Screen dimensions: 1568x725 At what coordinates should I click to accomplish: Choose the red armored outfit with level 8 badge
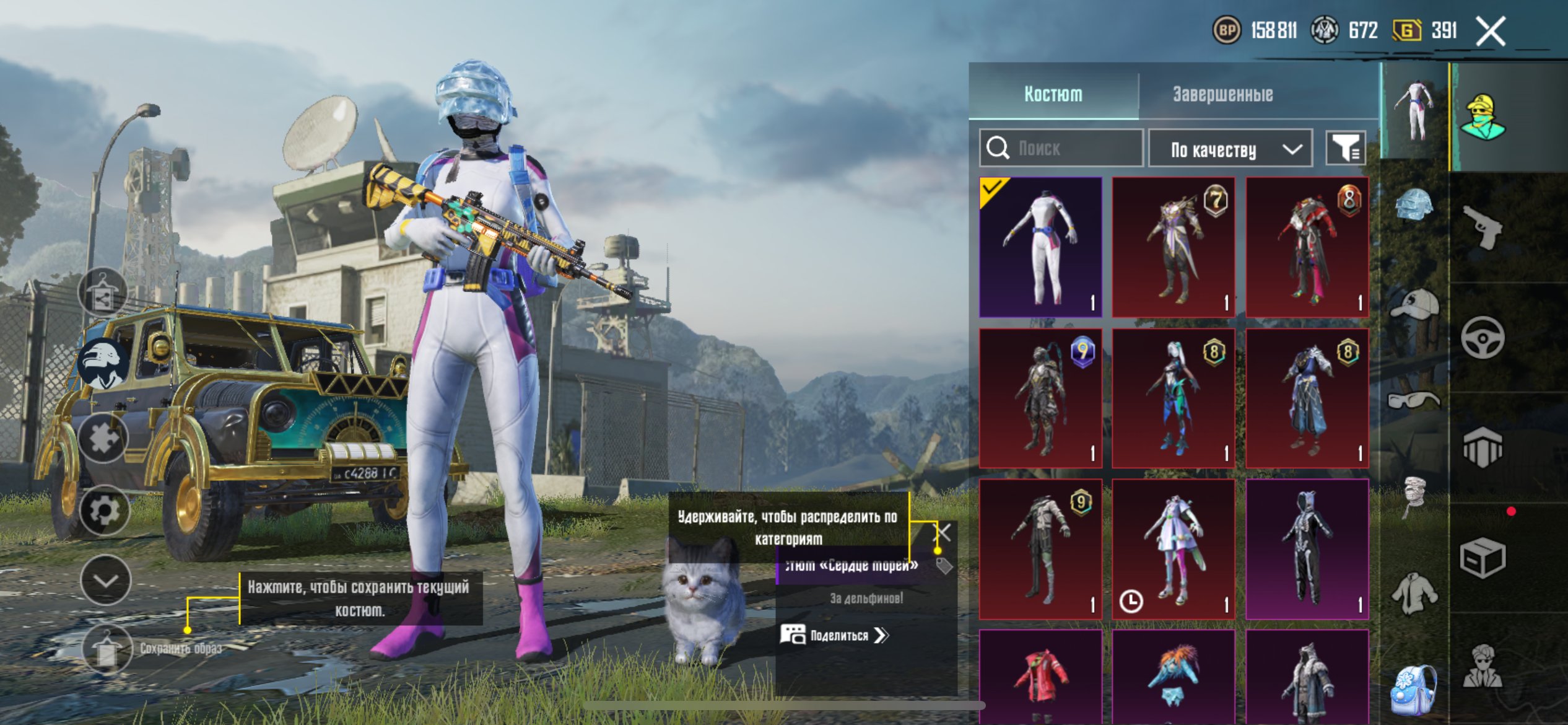[1307, 247]
